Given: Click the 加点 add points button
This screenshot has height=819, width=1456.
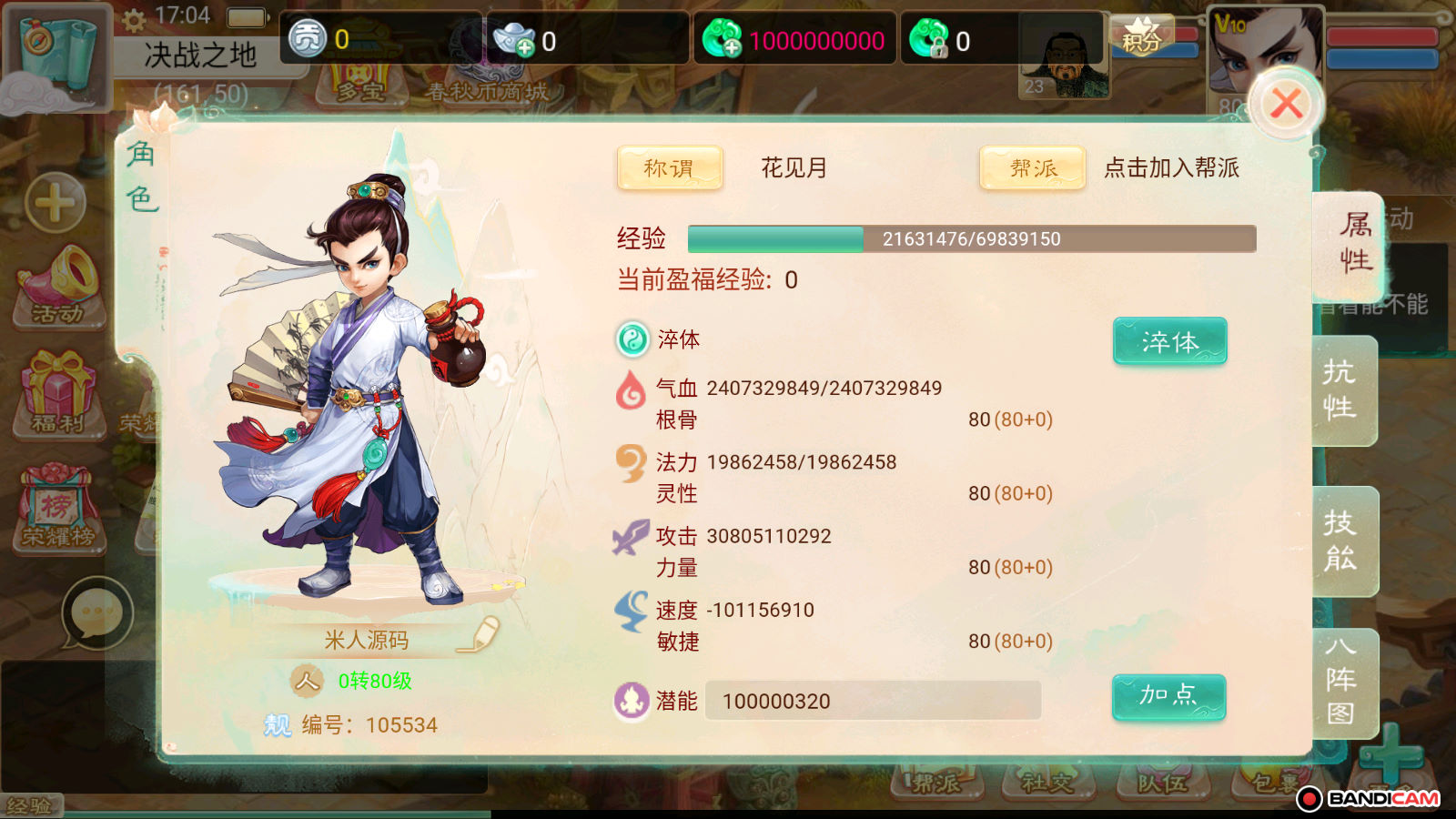Looking at the screenshot, I should tap(1168, 697).
